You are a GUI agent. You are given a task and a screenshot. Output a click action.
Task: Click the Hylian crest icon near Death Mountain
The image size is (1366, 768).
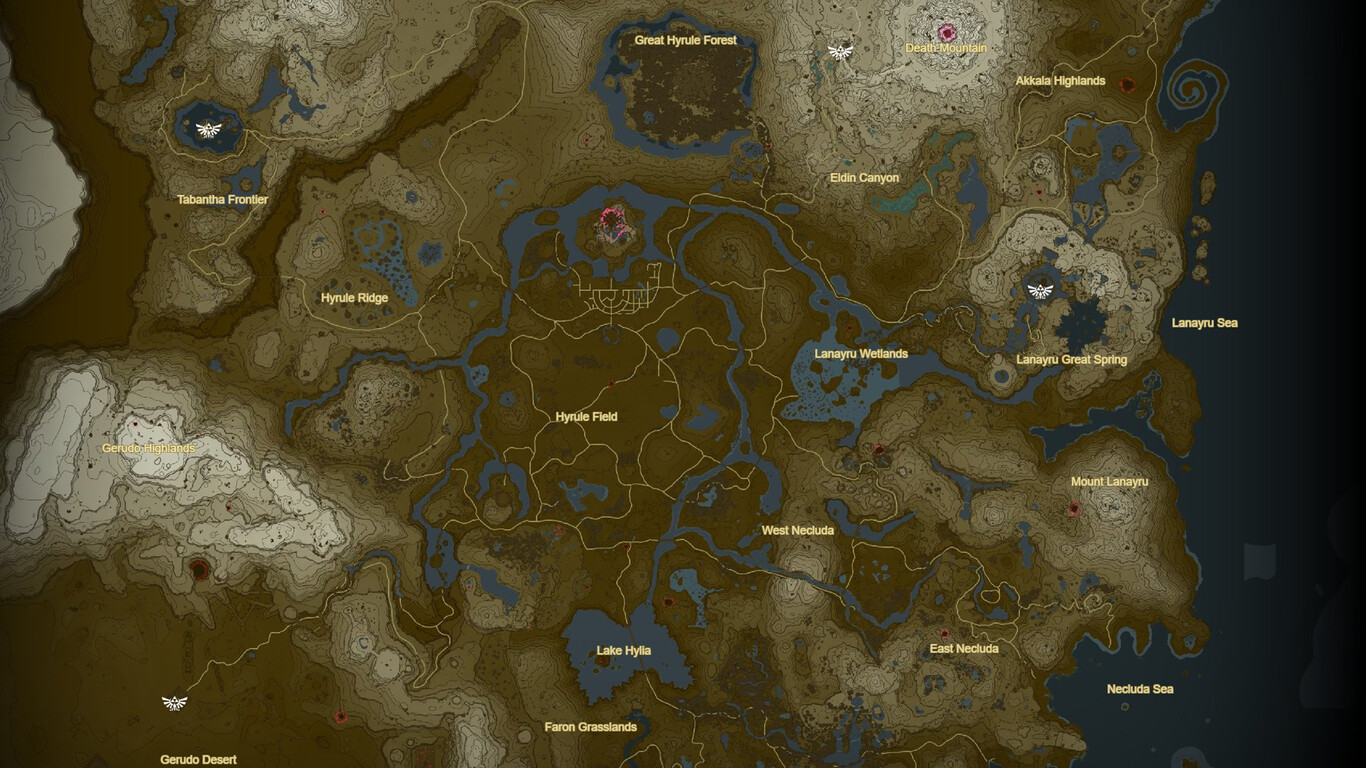(x=840, y=49)
